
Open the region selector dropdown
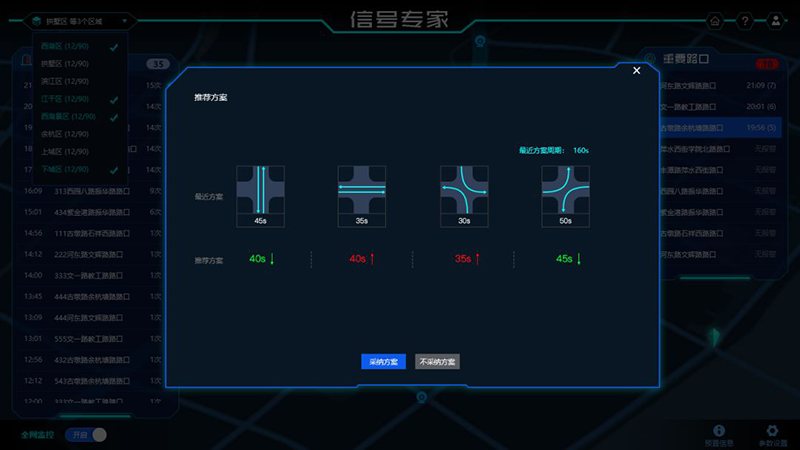80,20
